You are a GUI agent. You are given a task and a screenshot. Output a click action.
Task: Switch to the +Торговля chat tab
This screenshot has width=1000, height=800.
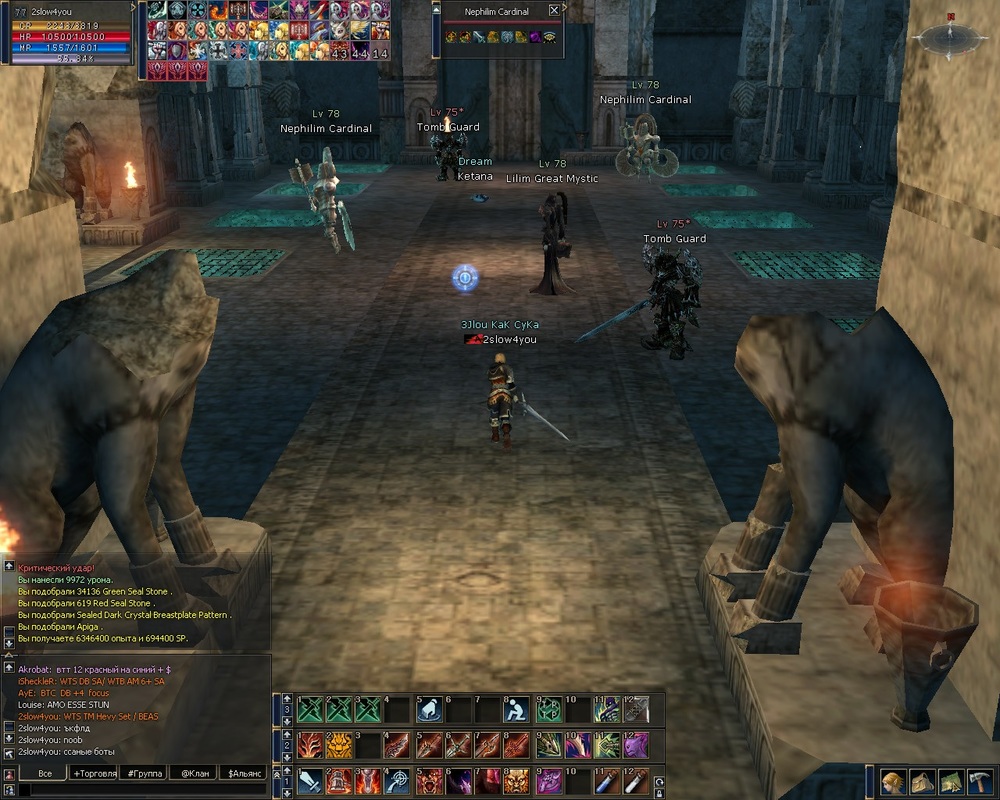(x=94, y=773)
